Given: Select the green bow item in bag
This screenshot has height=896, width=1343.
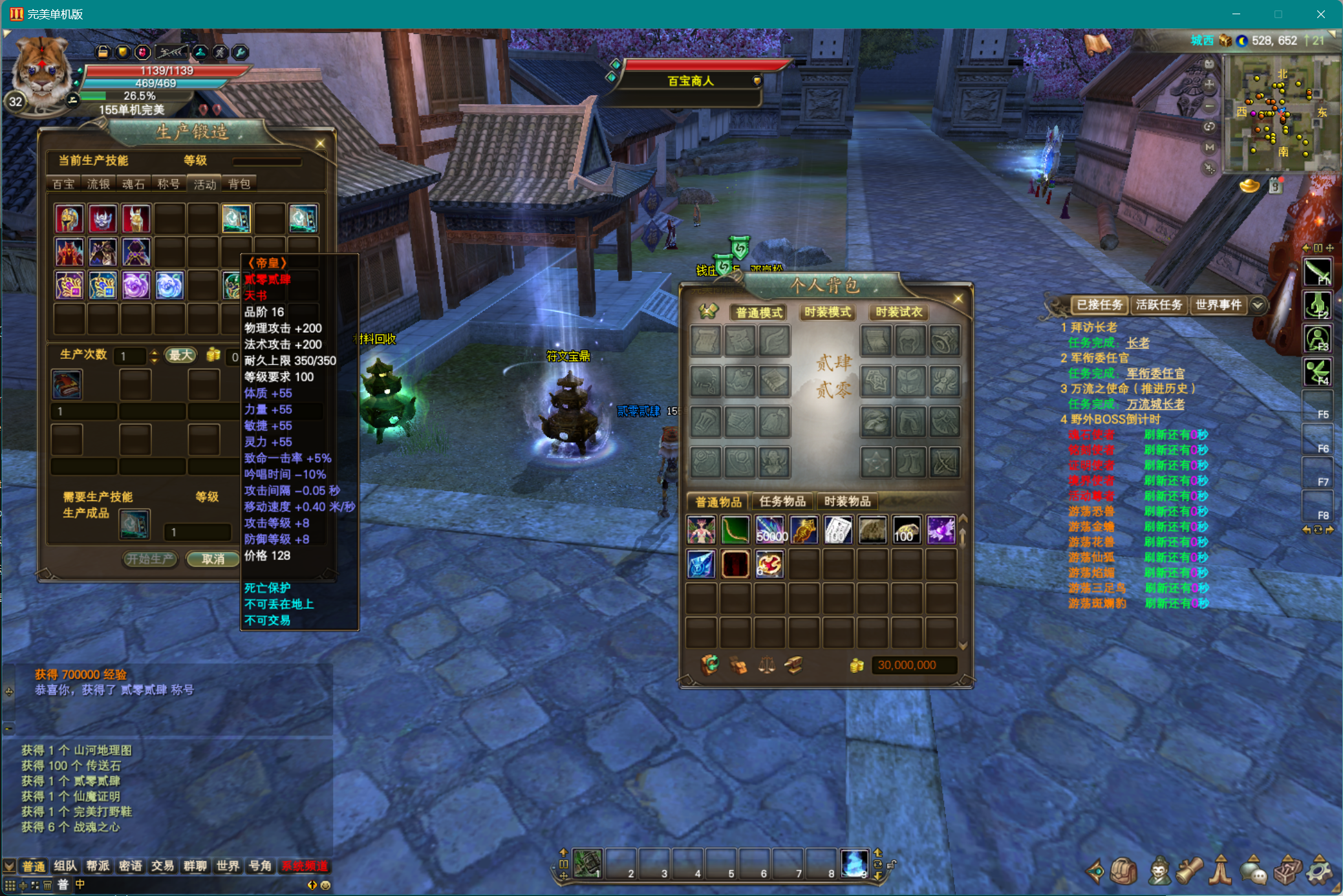Looking at the screenshot, I should click(x=735, y=530).
